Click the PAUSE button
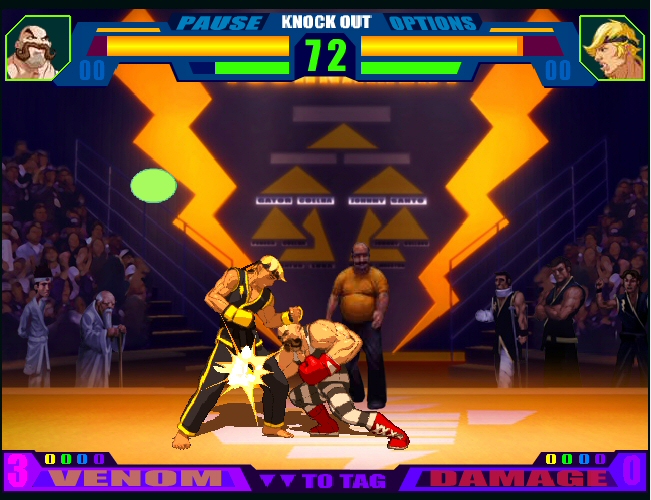 221,22
